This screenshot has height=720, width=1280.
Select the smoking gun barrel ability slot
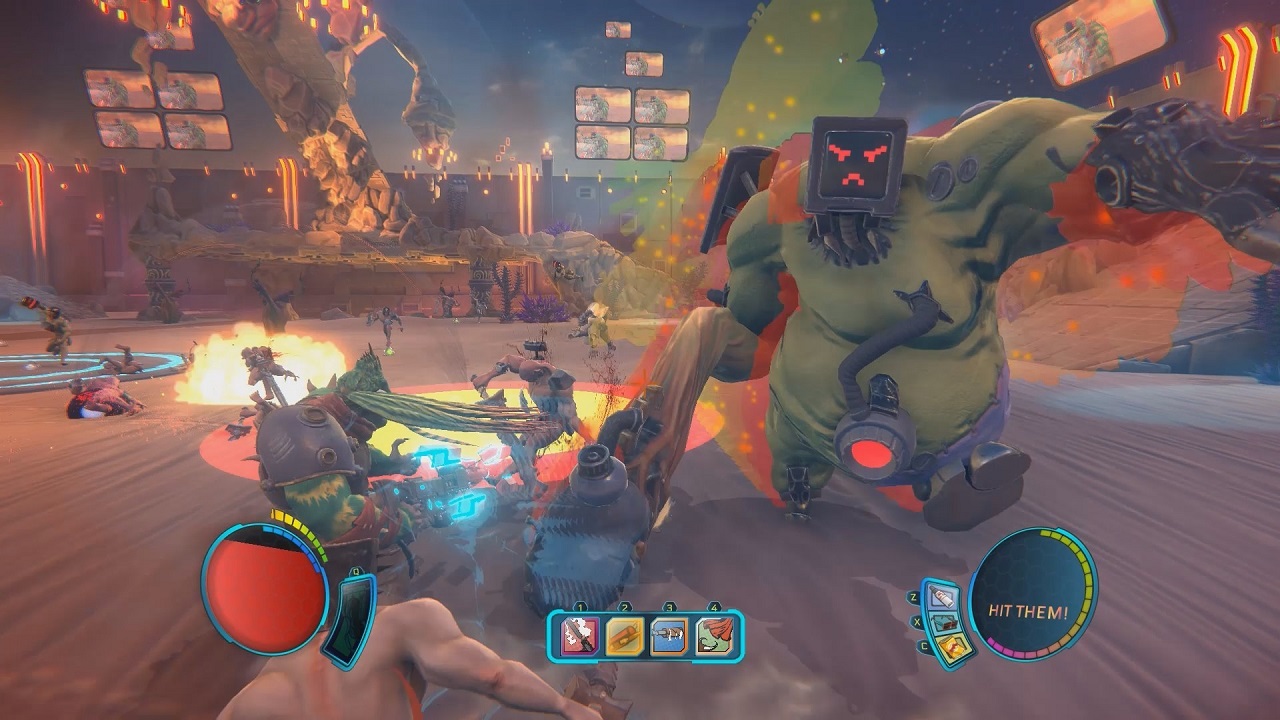tap(580, 636)
